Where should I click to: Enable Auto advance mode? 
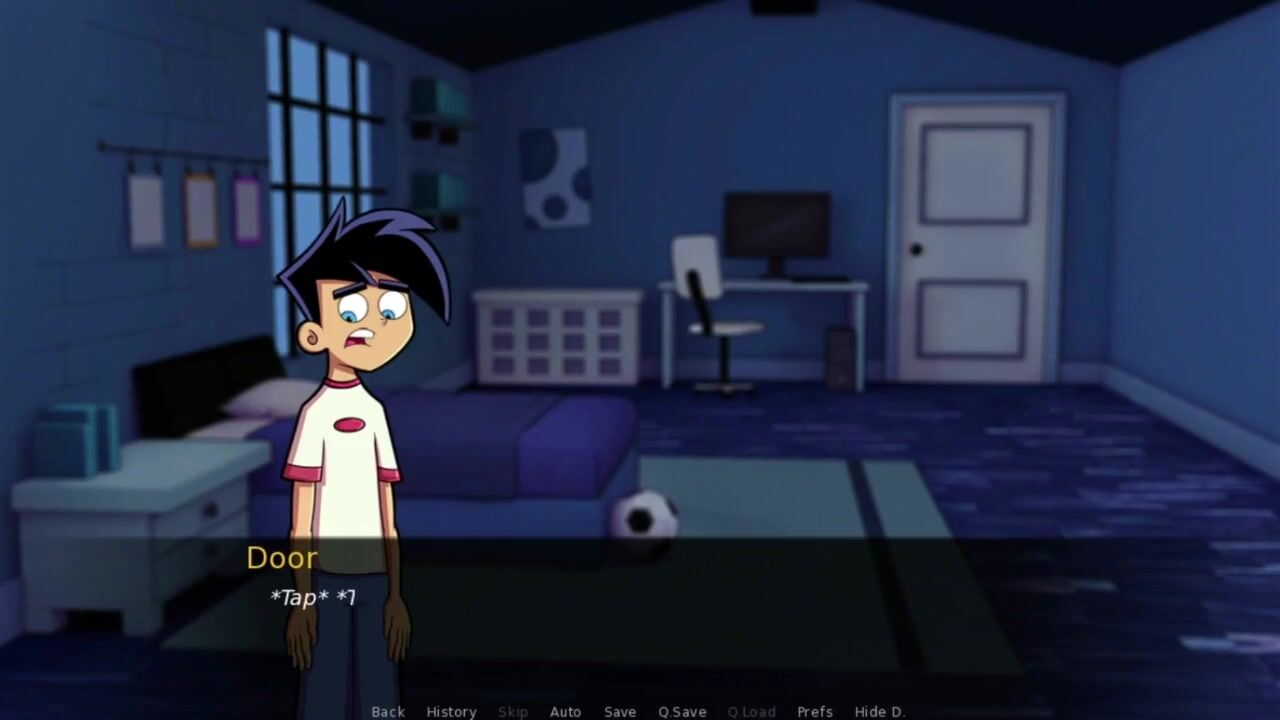565,712
